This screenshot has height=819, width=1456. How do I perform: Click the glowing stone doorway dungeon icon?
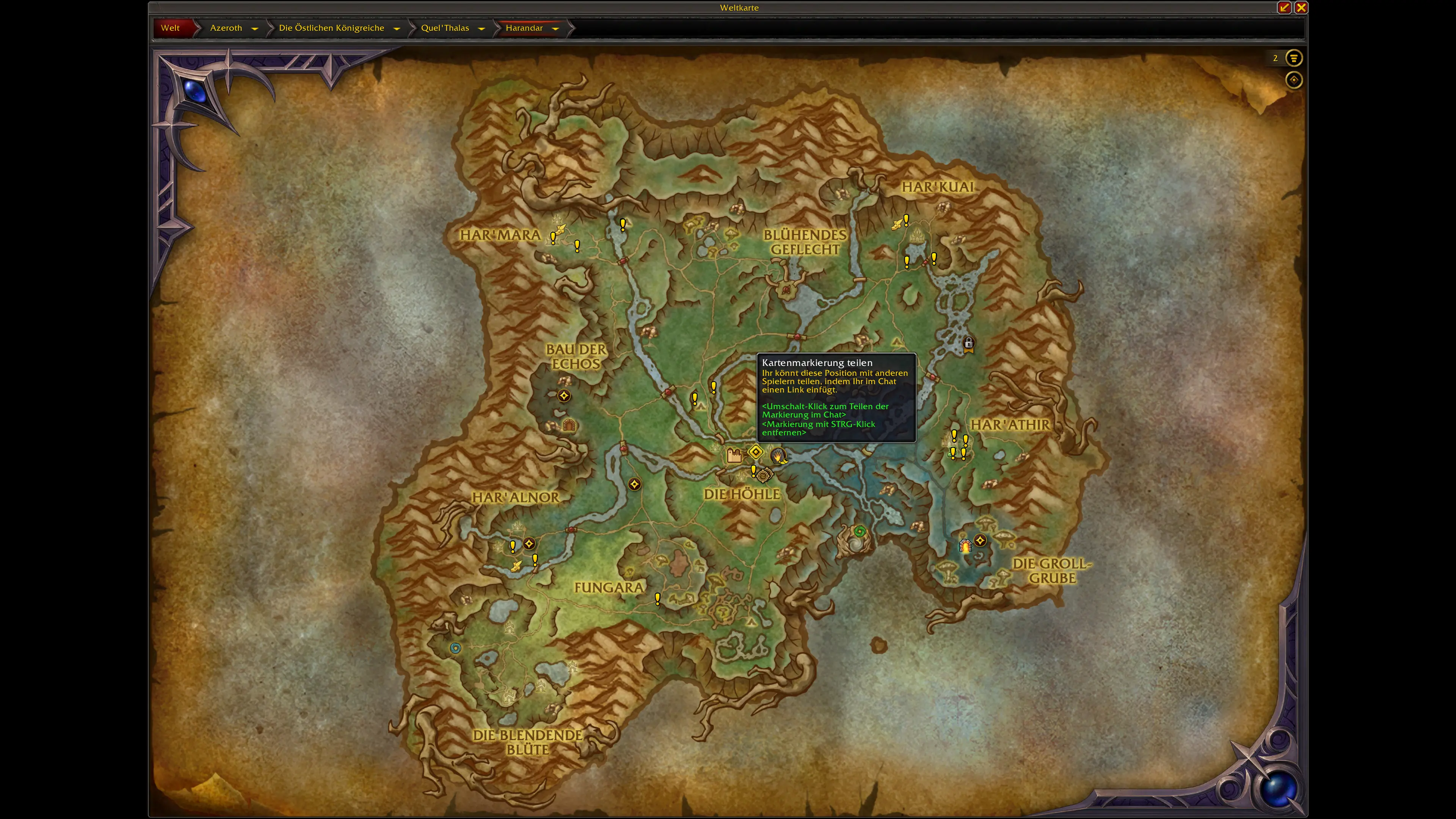[x=965, y=546]
